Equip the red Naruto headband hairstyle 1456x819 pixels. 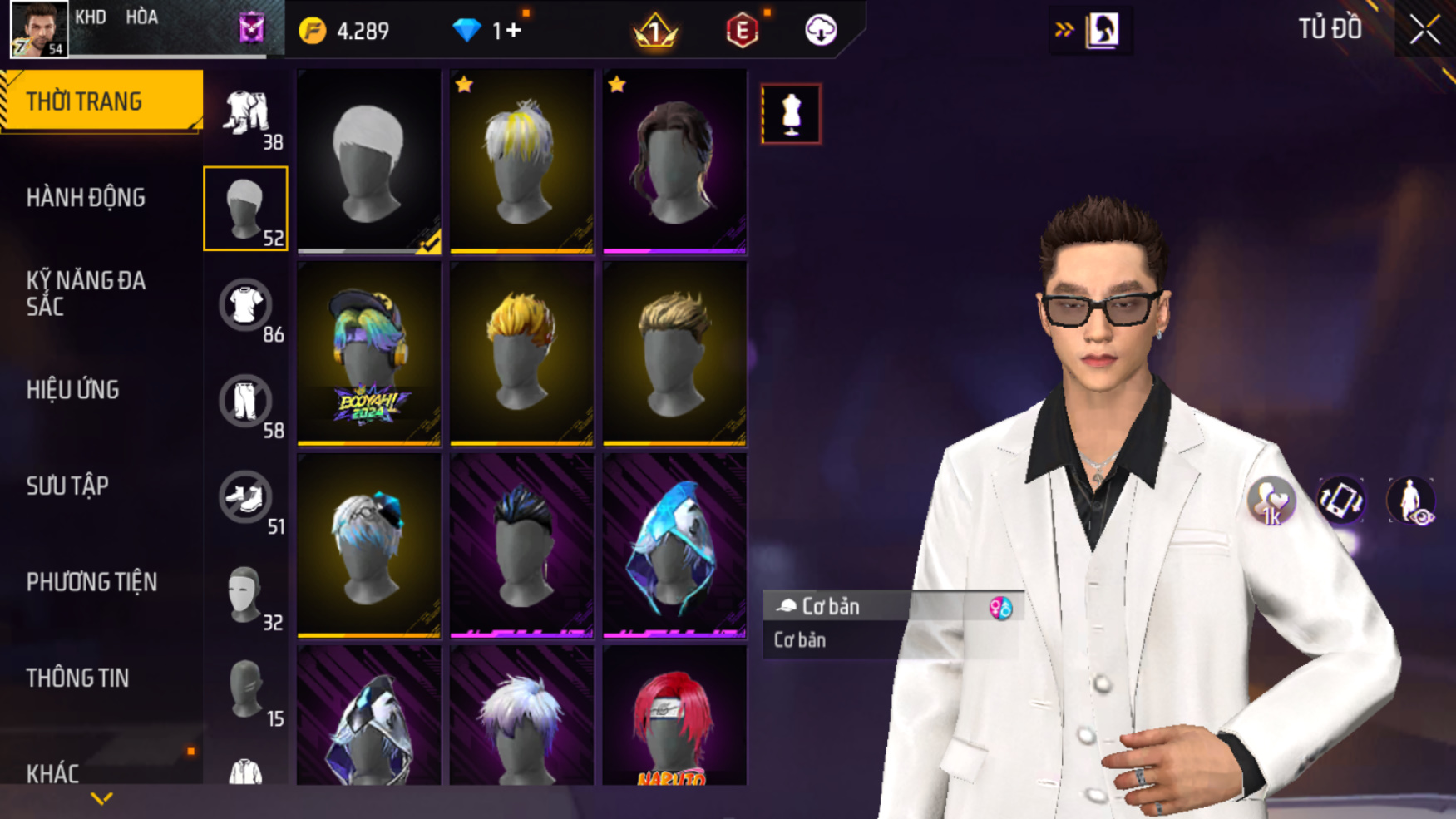[674, 718]
